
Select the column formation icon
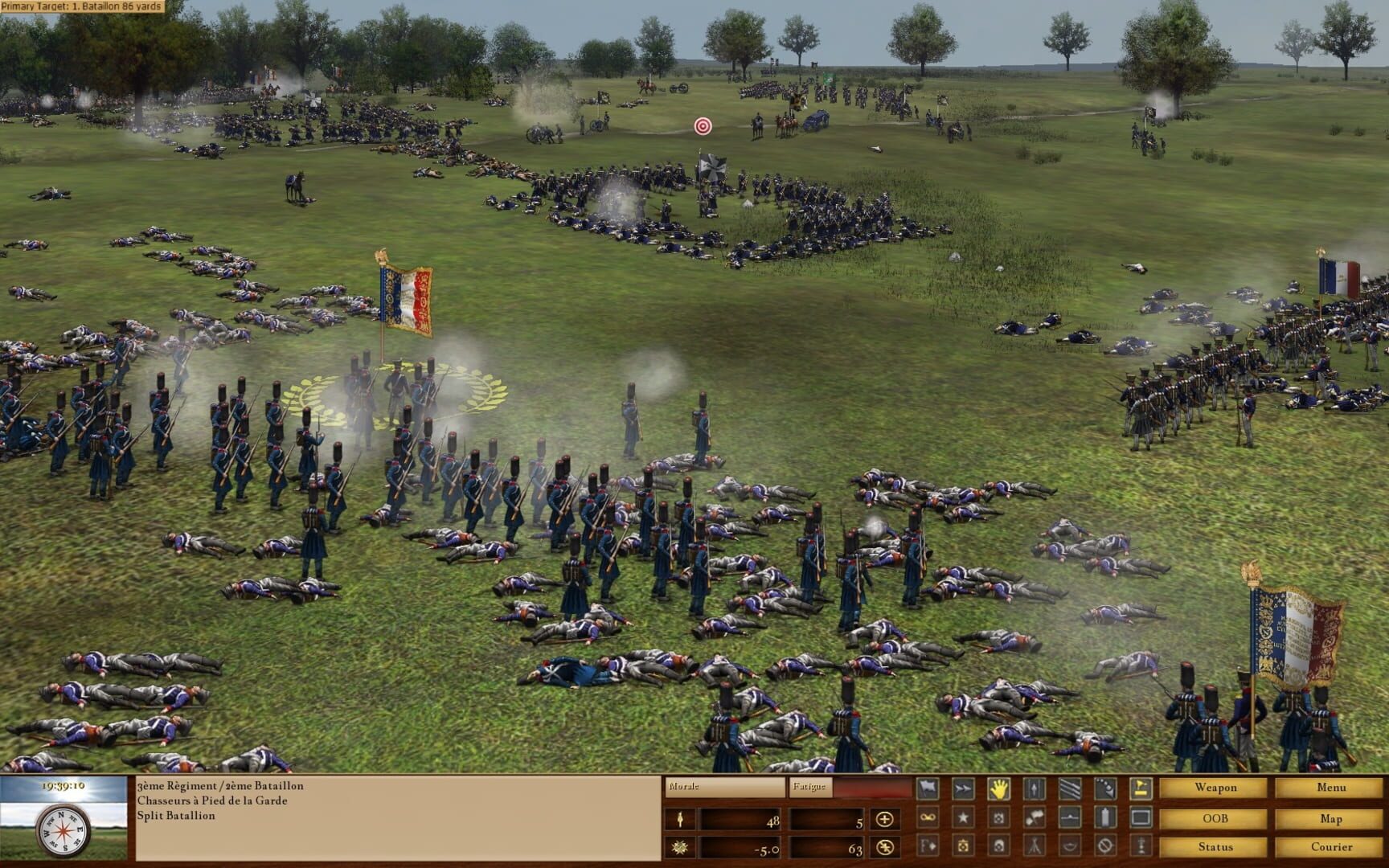tap(1034, 788)
